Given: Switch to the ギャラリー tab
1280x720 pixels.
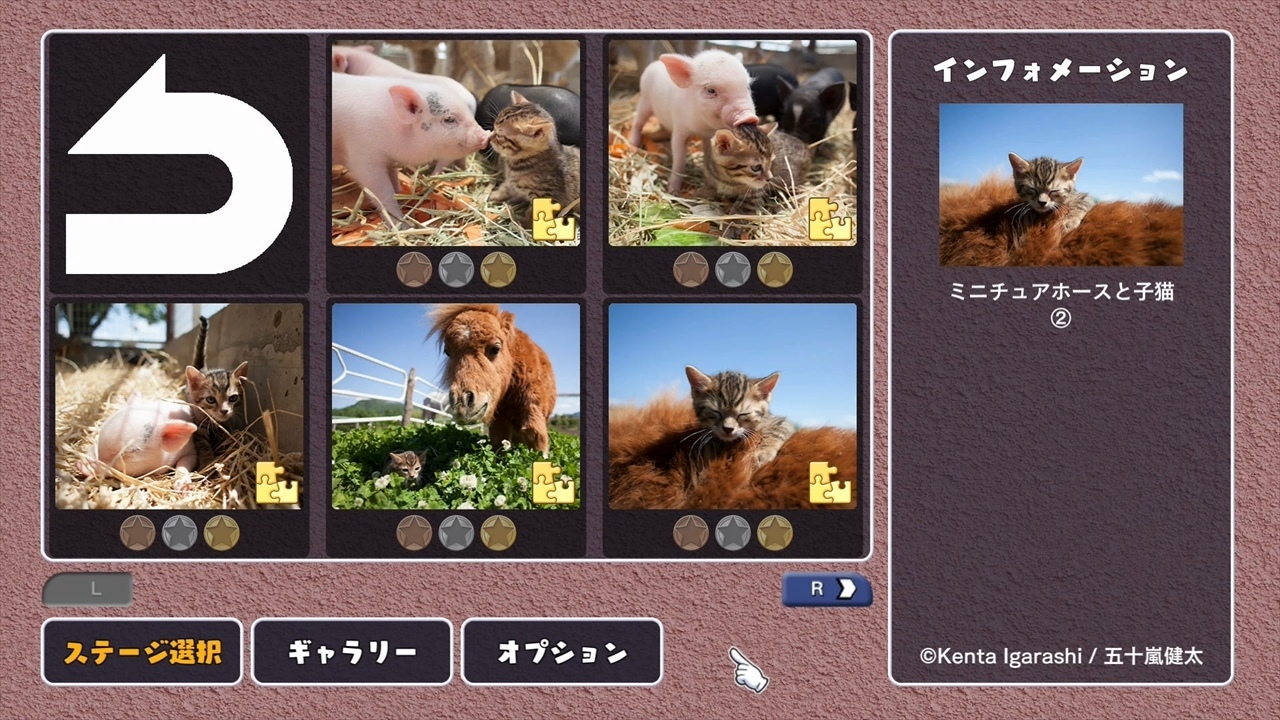Looking at the screenshot, I should 352,652.
